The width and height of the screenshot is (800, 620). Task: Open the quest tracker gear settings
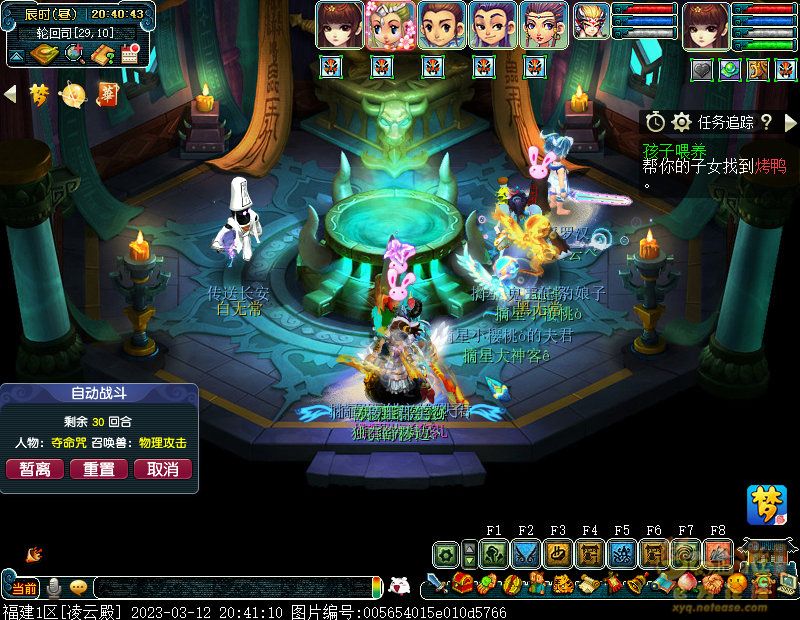pos(682,122)
